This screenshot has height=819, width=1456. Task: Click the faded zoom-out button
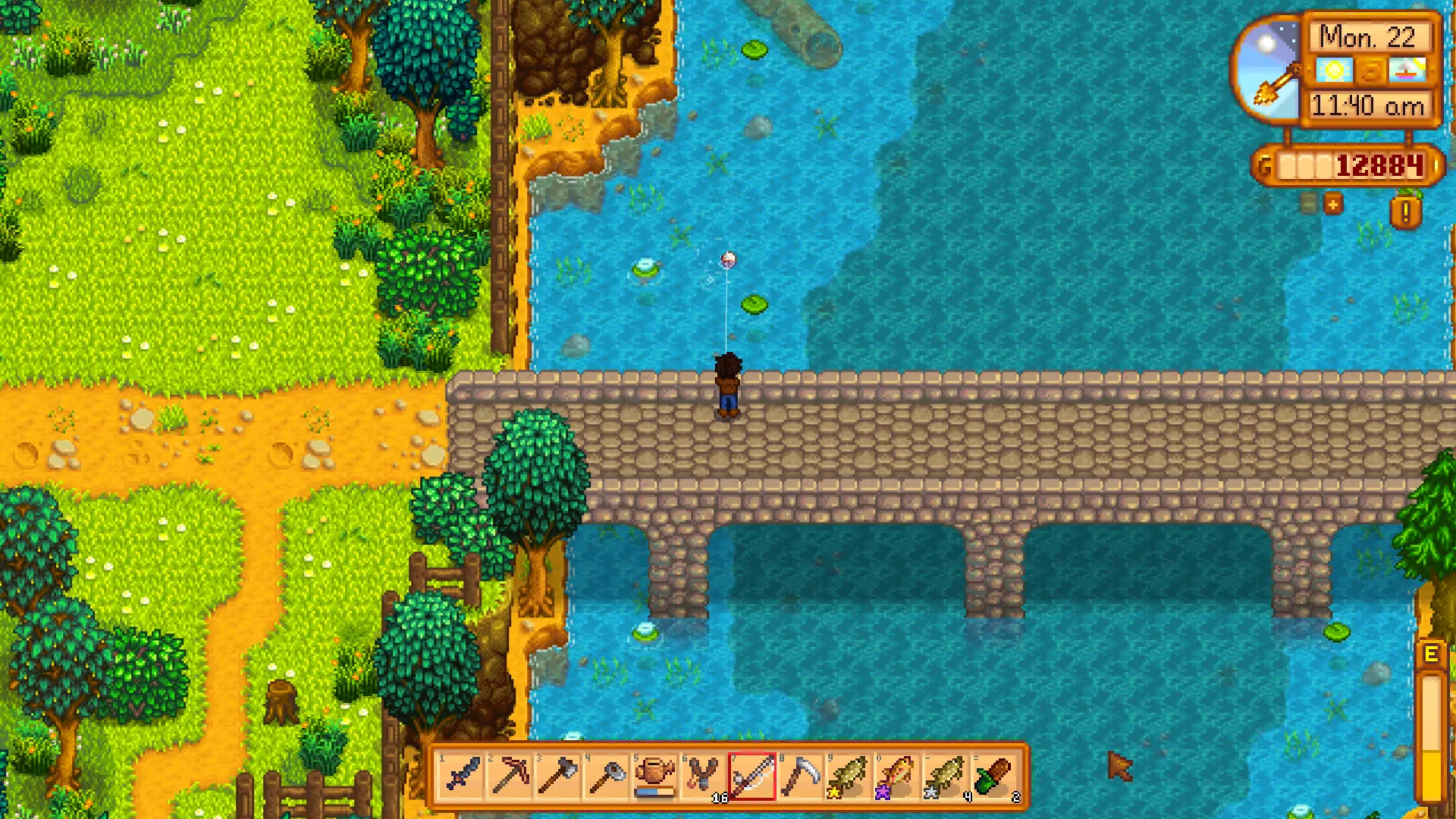tap(1310, 203)
